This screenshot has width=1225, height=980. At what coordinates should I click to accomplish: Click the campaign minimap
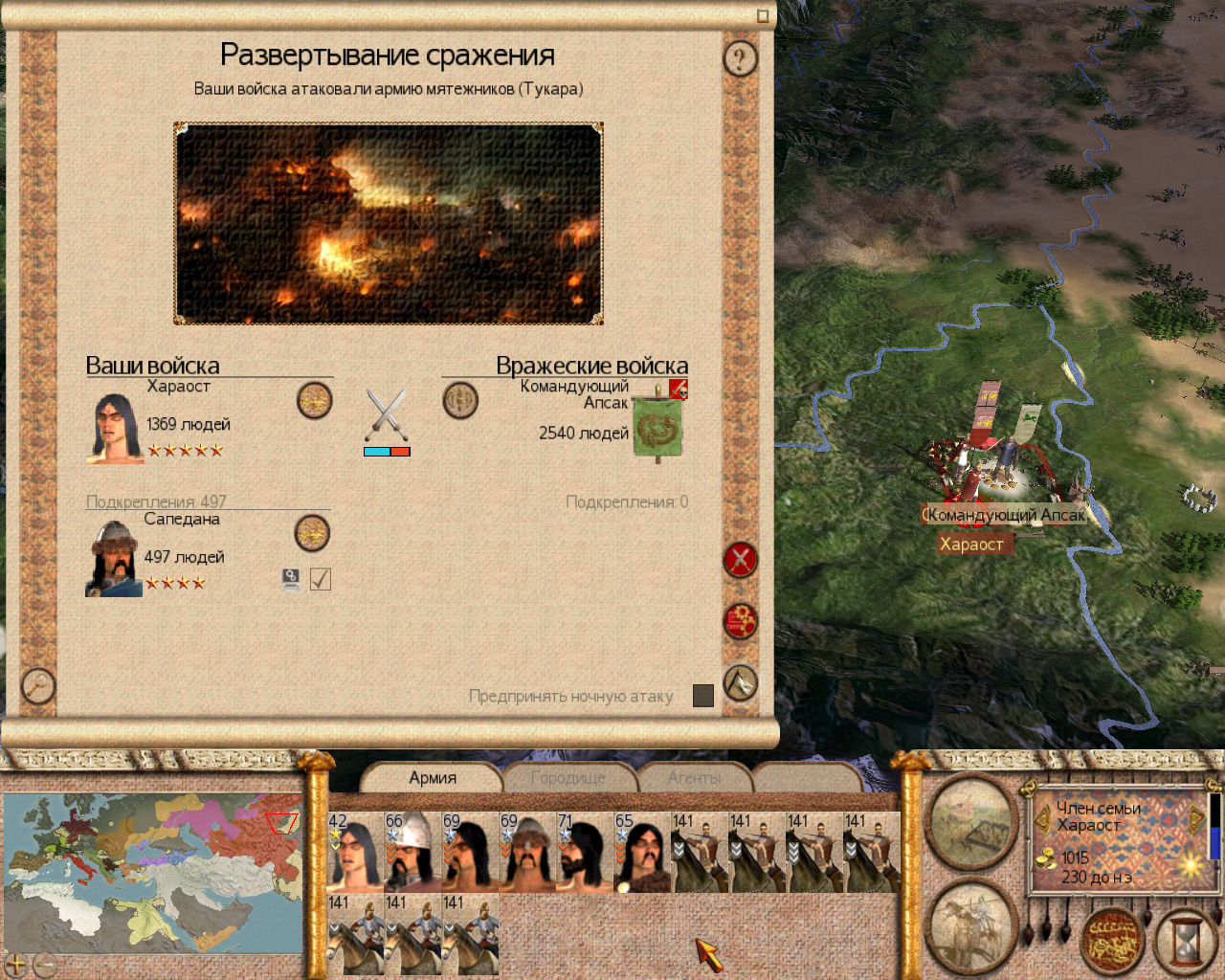153,871
